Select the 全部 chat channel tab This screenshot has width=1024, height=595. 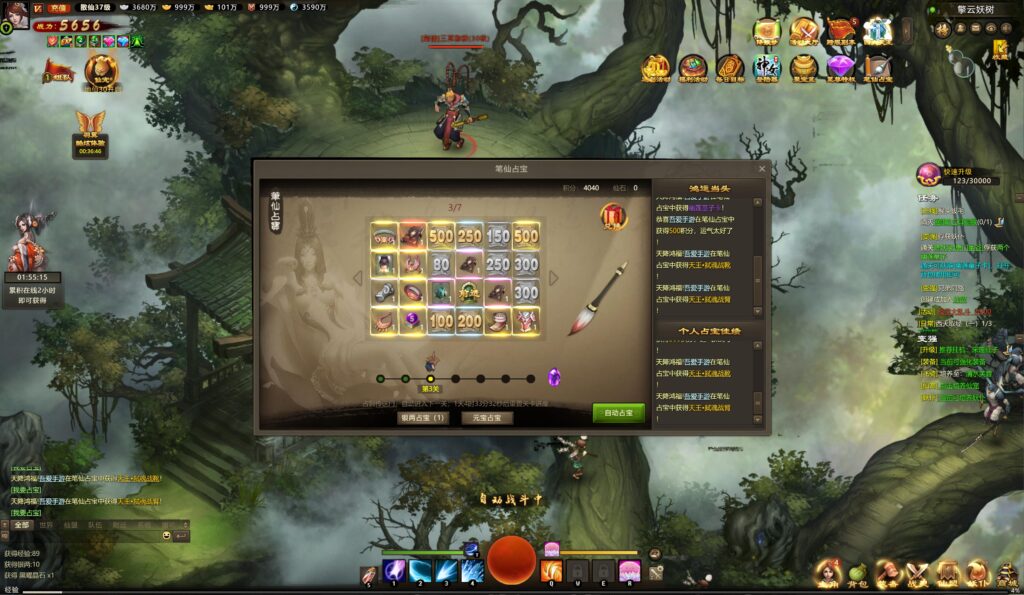[22, 524]
